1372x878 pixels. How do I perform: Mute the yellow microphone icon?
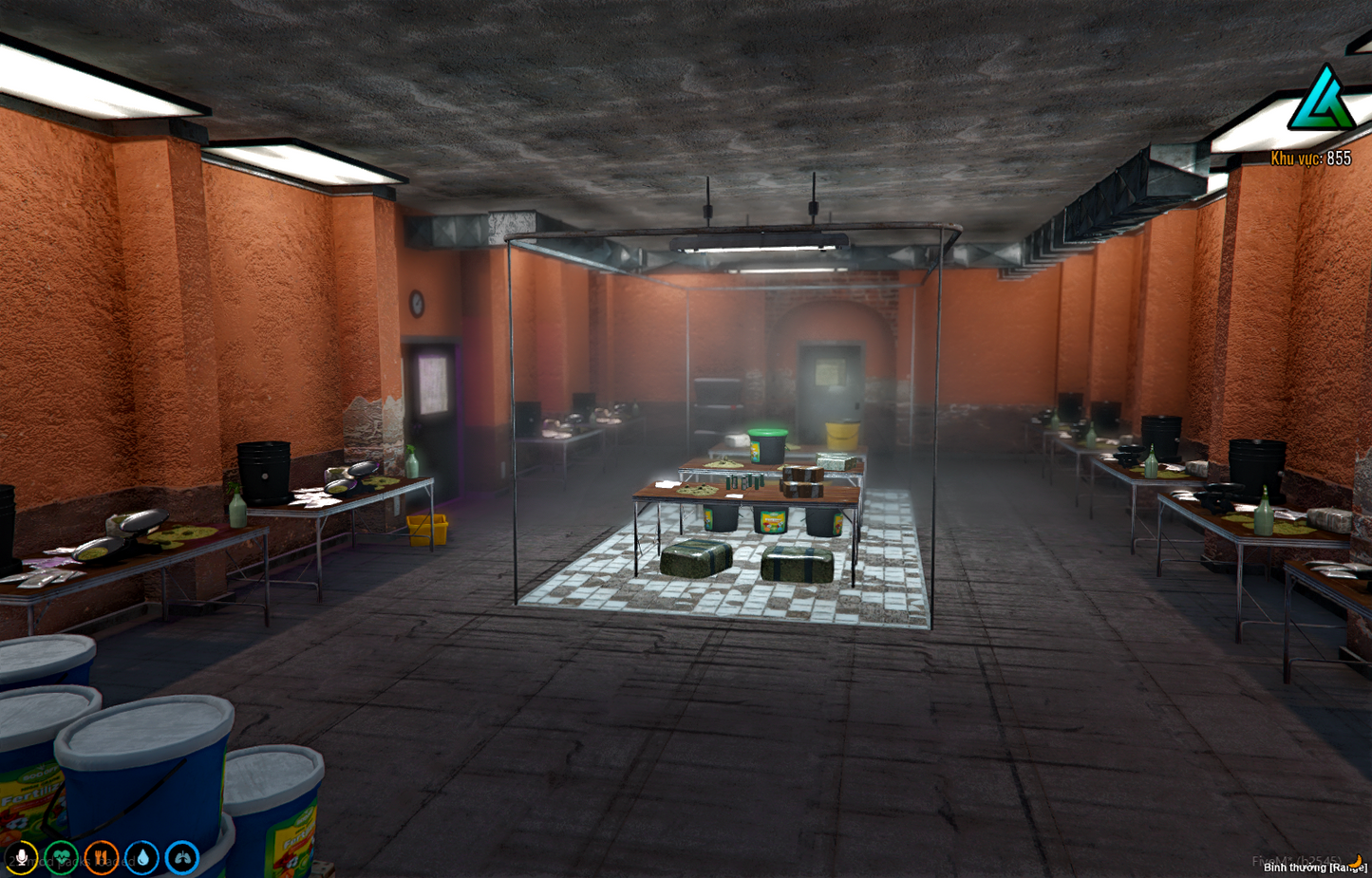(x=23, y=856)
